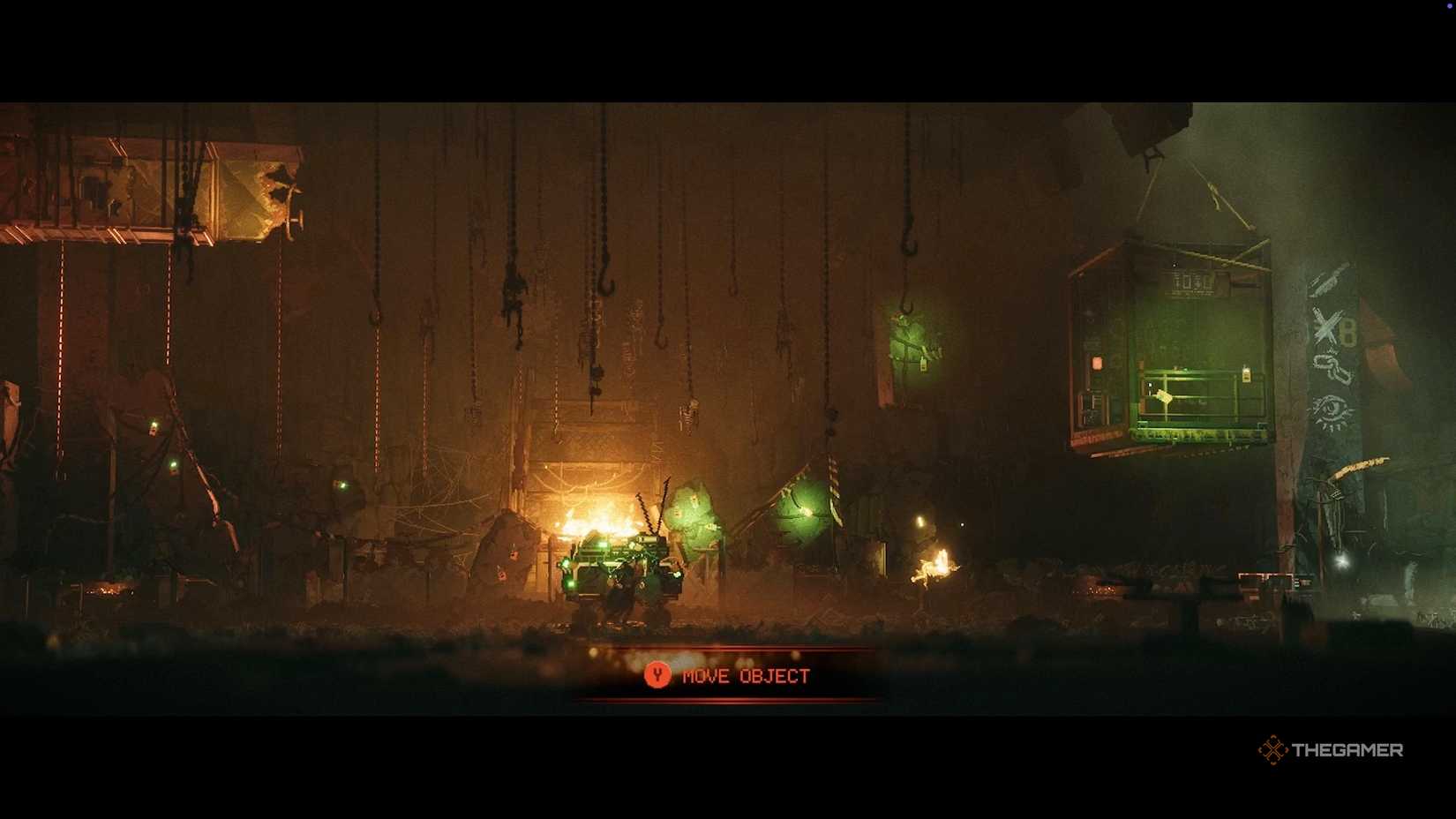This screenshot has height=819, width=1456.
Task: Click the glowing 1030 sign on the container
Action: coord(1192,281)
